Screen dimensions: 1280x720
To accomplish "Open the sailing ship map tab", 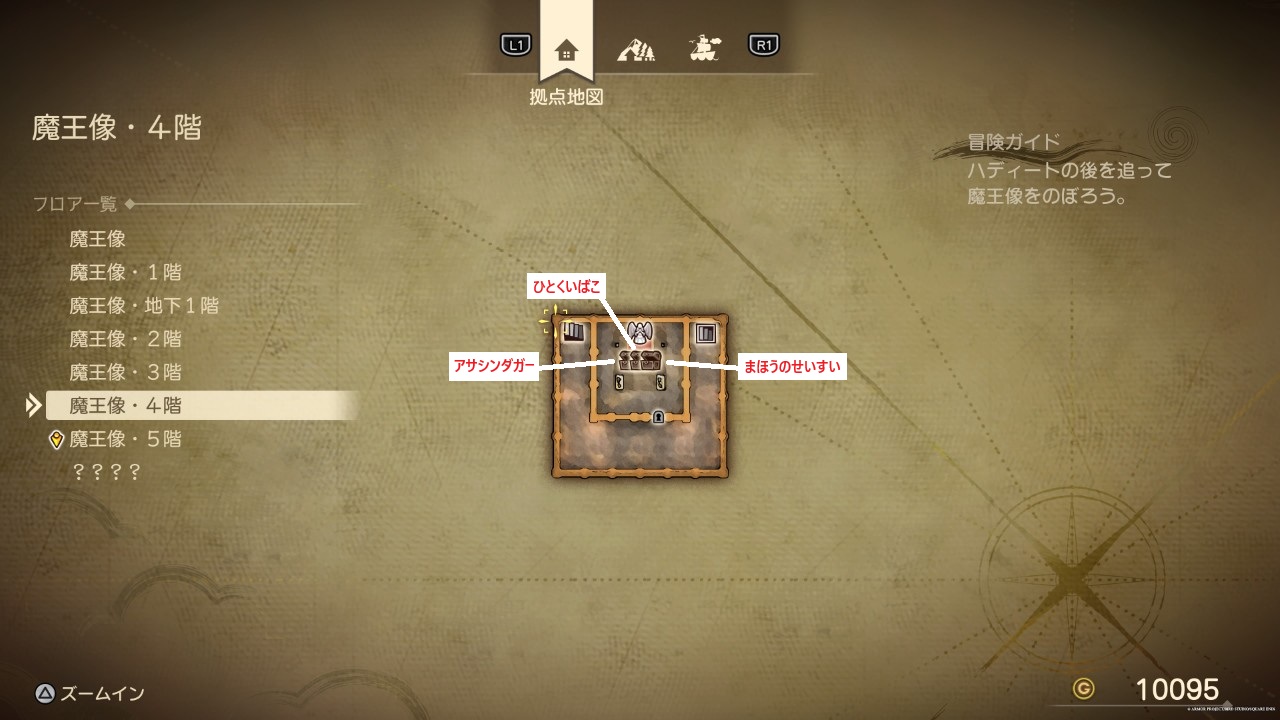I will tap(705, 47).
